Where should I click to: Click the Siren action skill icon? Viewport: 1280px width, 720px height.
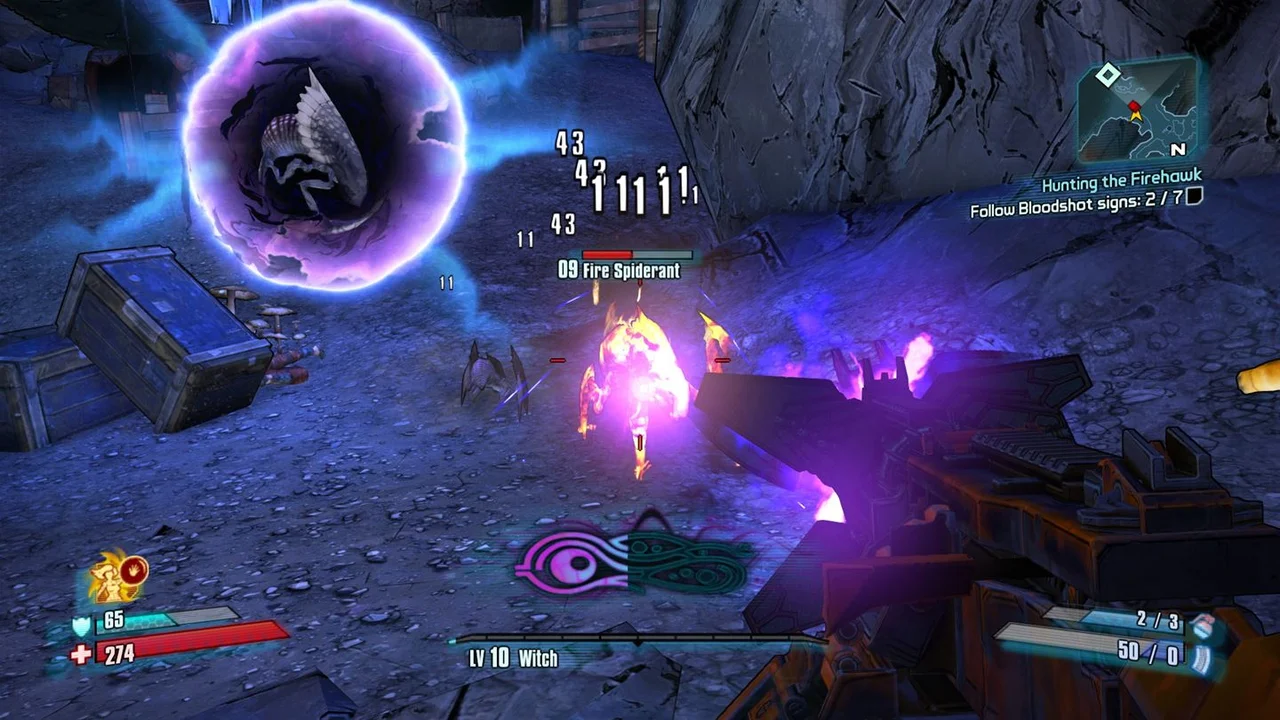point(110,578)
